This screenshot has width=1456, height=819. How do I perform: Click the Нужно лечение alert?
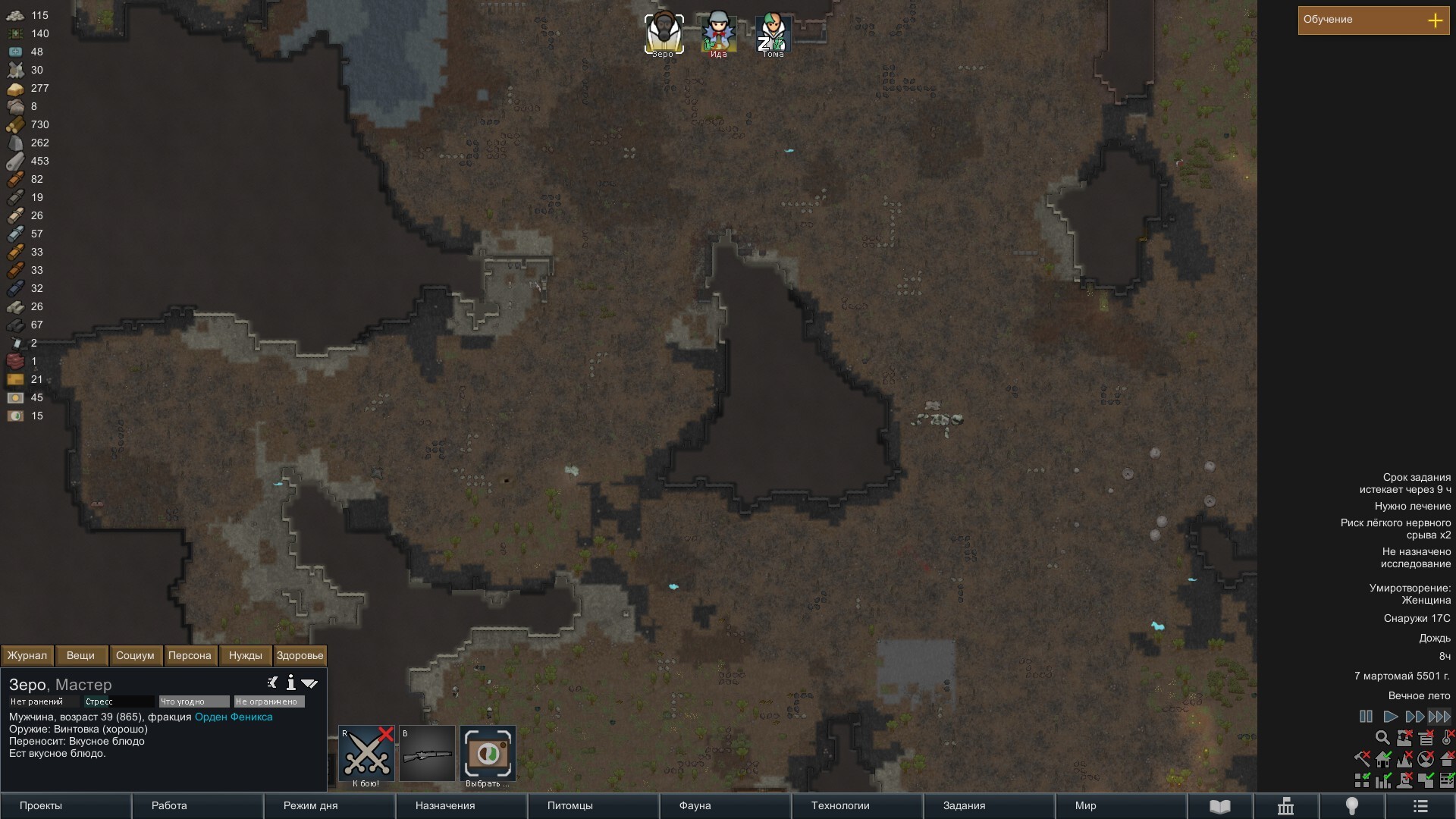coord(1412,506)
